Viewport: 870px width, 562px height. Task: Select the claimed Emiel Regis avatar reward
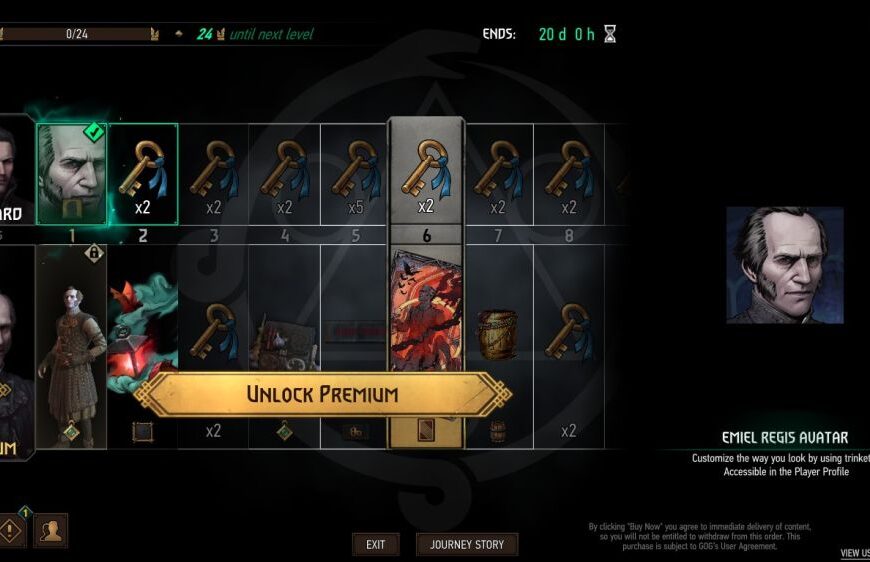coord(71,172)
